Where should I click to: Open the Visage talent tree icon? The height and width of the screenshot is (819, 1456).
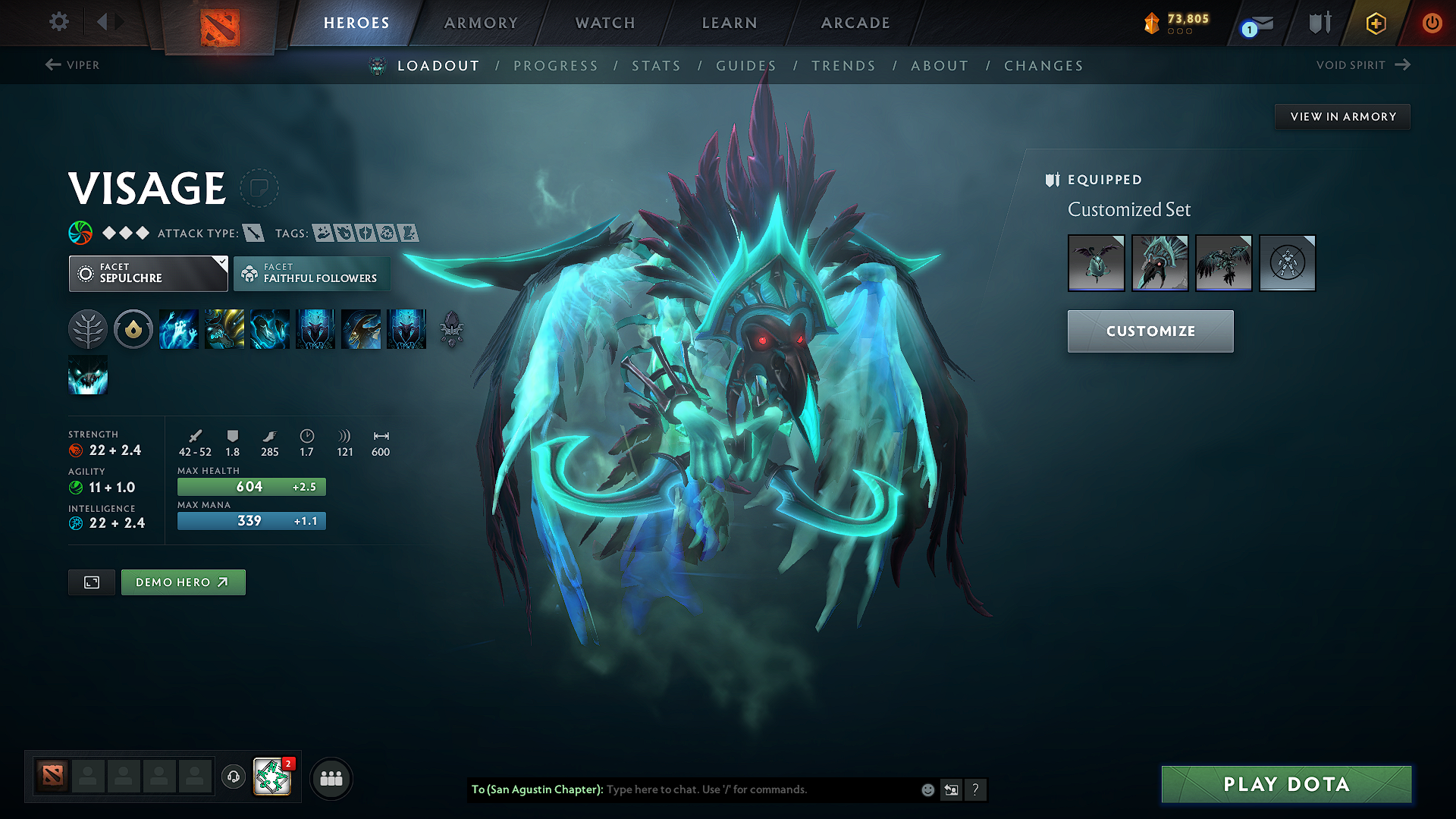tap(87, 328)
